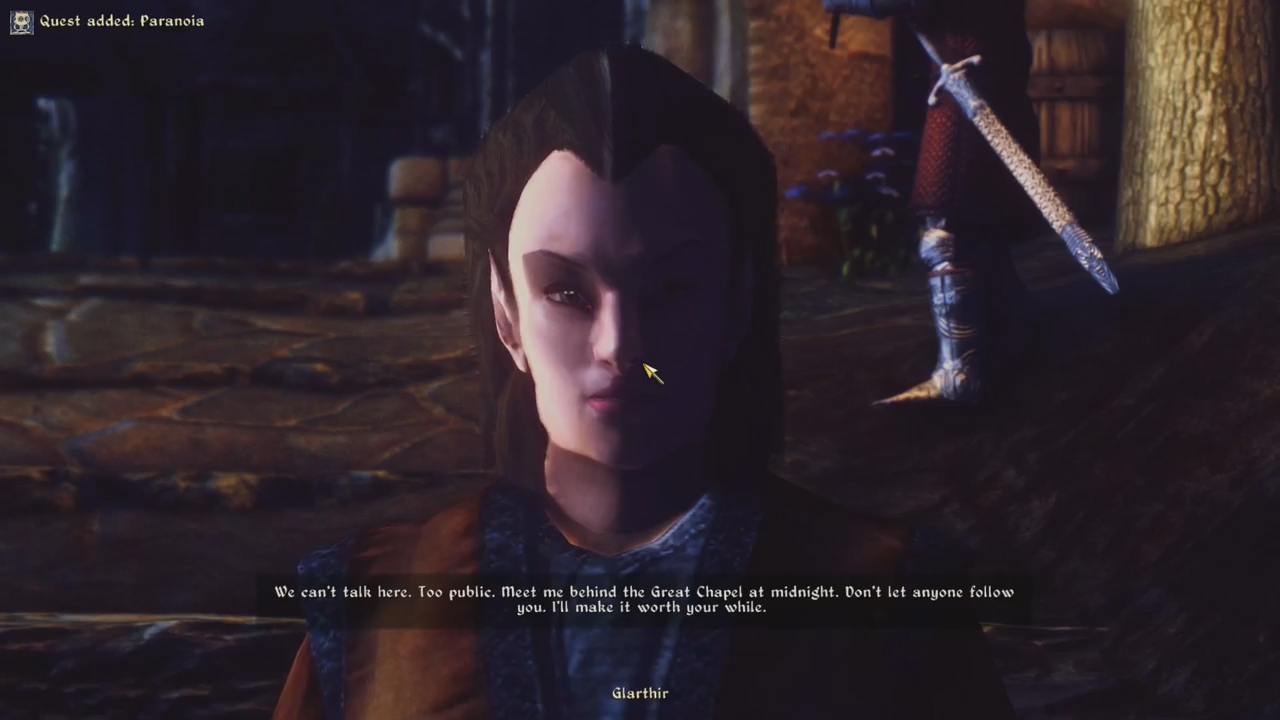Screen dimensions: 1280x720
Task: Click Glarthir's name label below the dialogue
Action: [639, 693]
